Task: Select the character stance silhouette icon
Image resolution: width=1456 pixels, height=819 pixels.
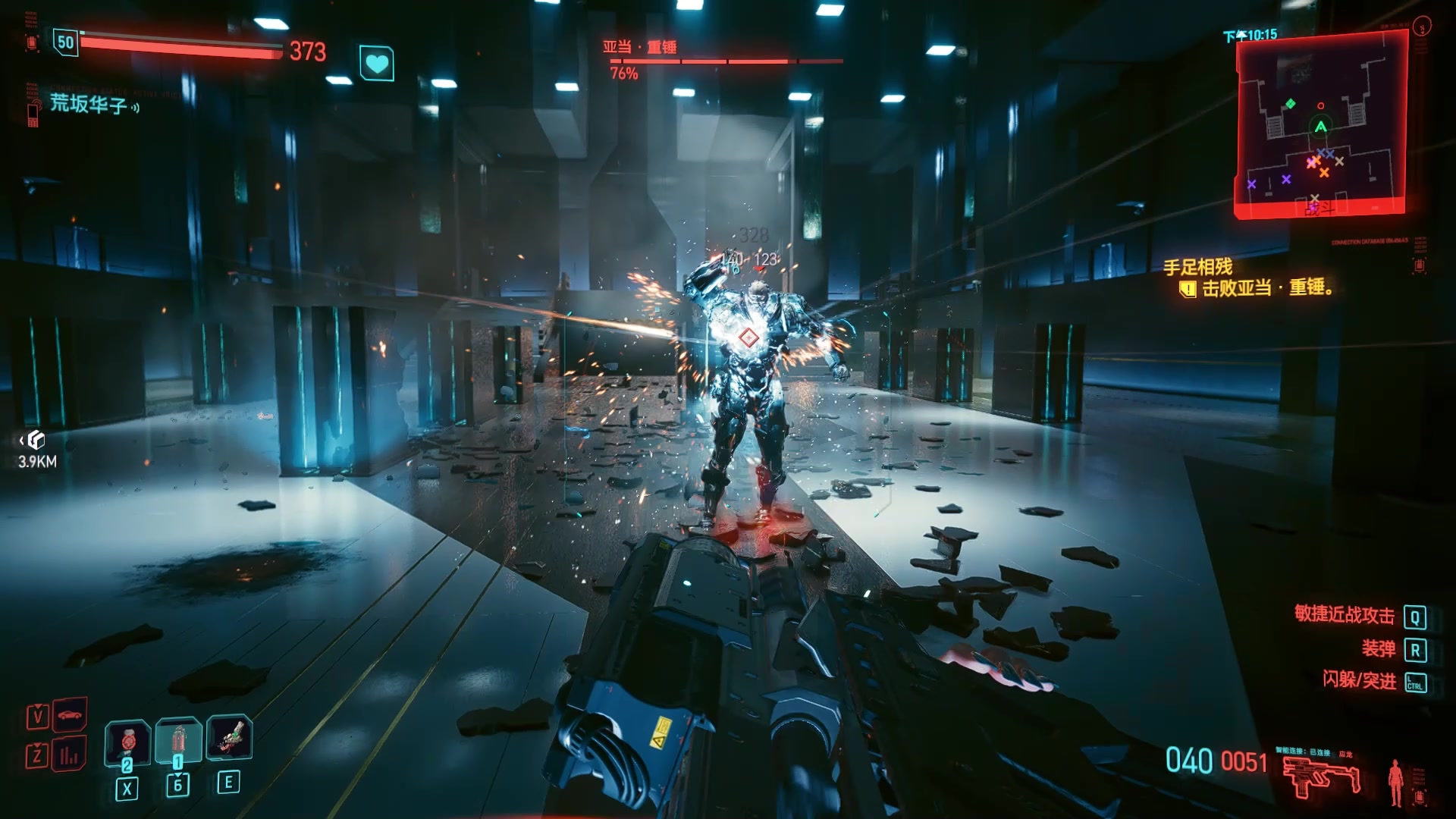Action: (1395, 781)
